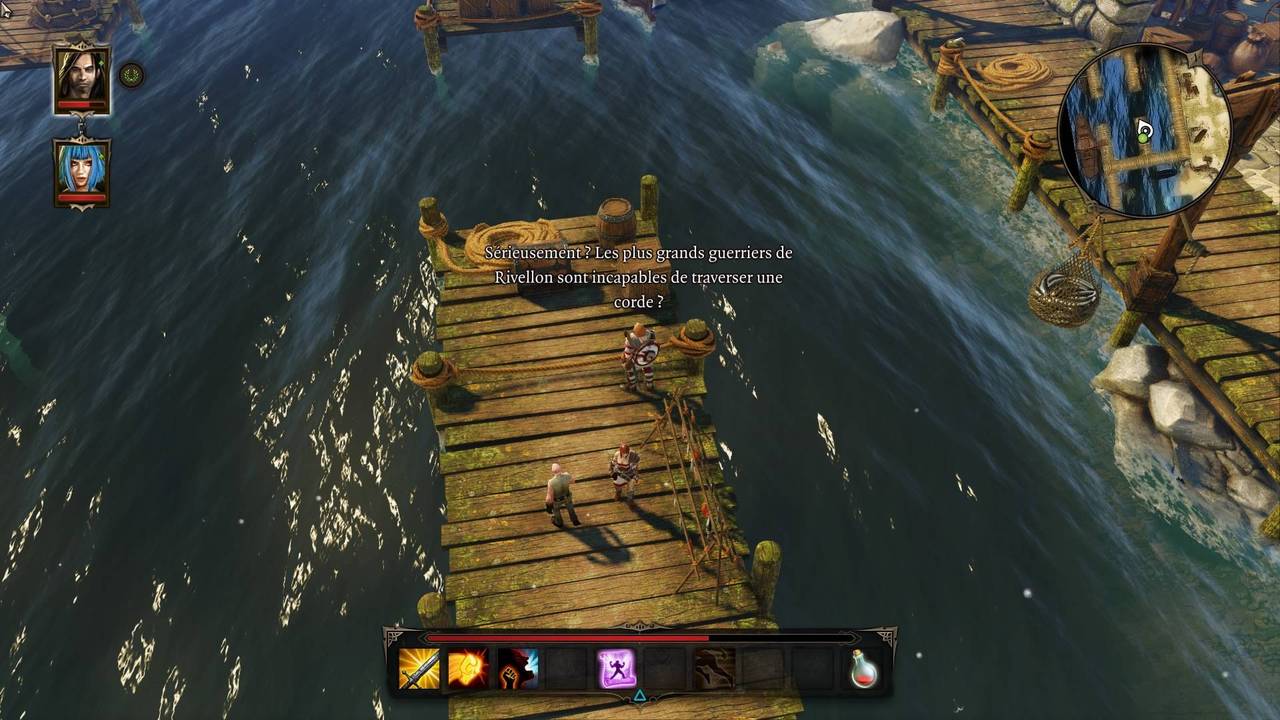Use the fiery fist skill
This screenshot has width=1280, height=720.
[x=468, y=668]
